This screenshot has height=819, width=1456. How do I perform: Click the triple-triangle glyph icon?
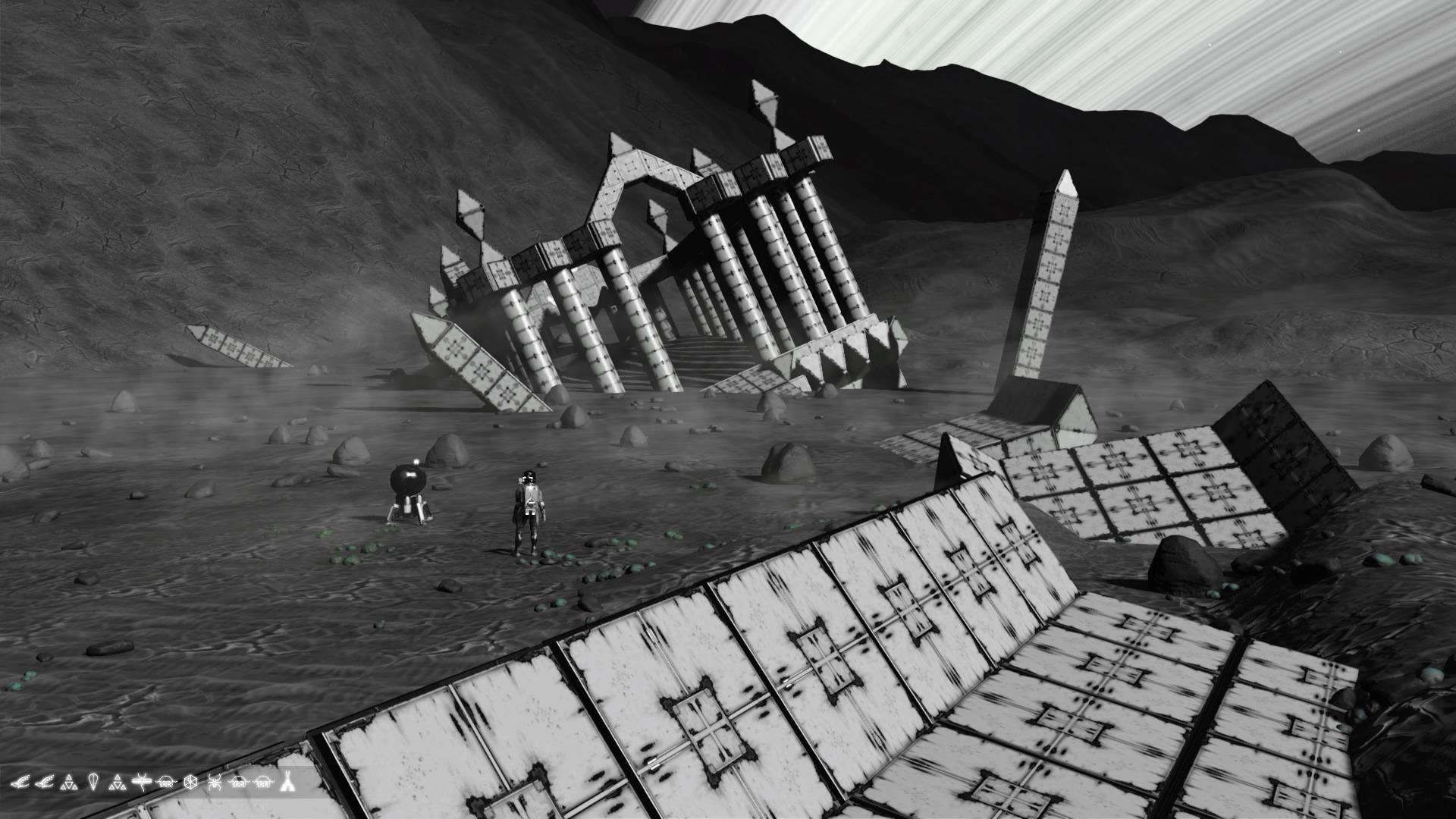pos(69,782)
